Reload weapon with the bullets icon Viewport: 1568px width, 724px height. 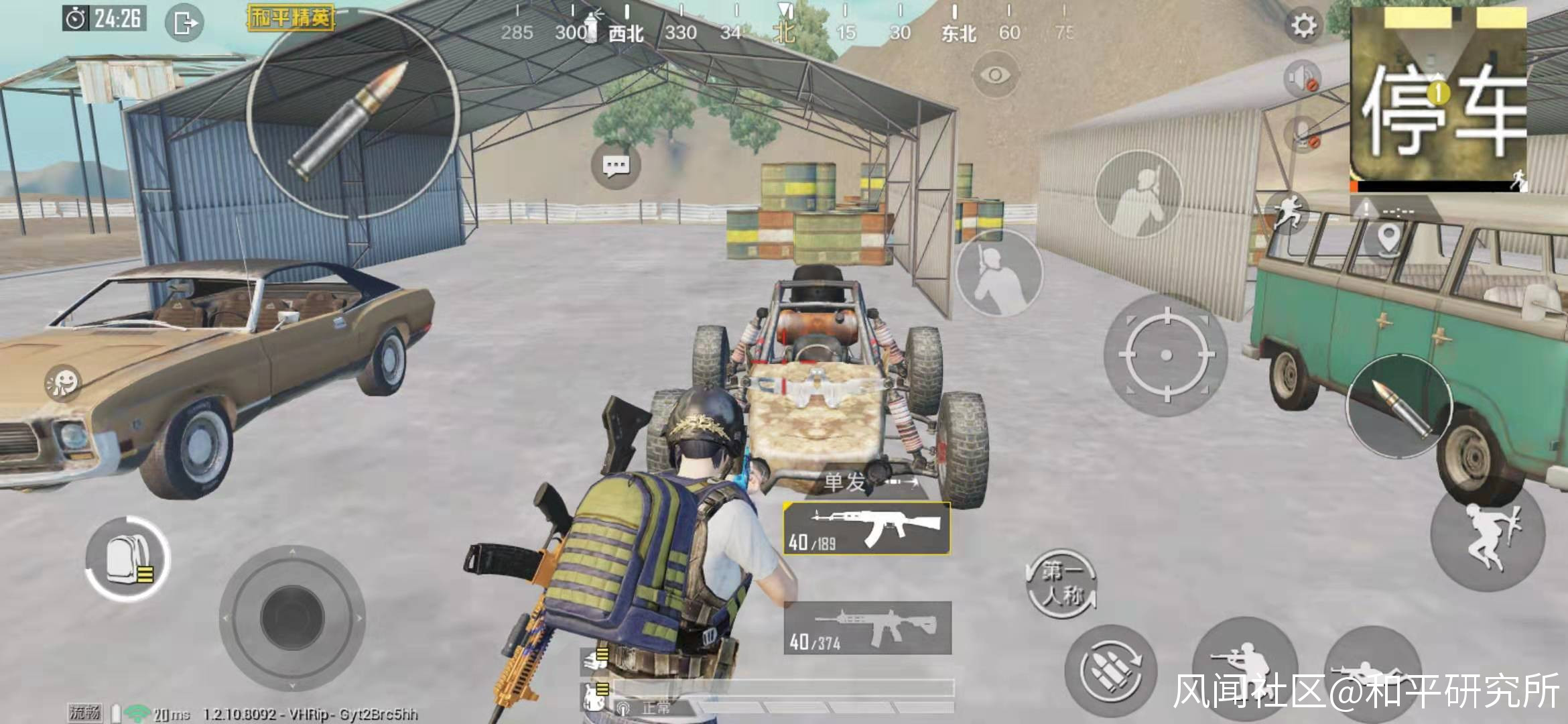pyautogui.click(x=1110, y=671)
